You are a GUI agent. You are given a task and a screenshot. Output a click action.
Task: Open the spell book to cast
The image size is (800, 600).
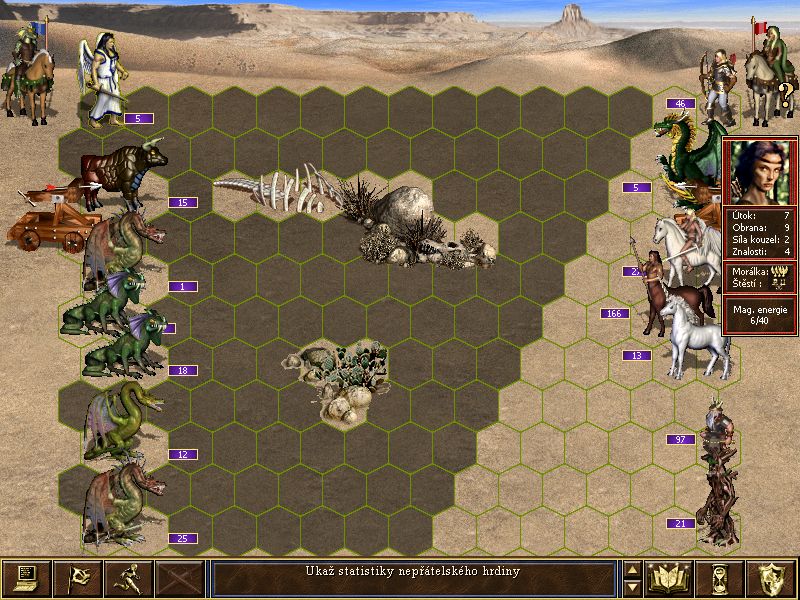coord(670,578)
